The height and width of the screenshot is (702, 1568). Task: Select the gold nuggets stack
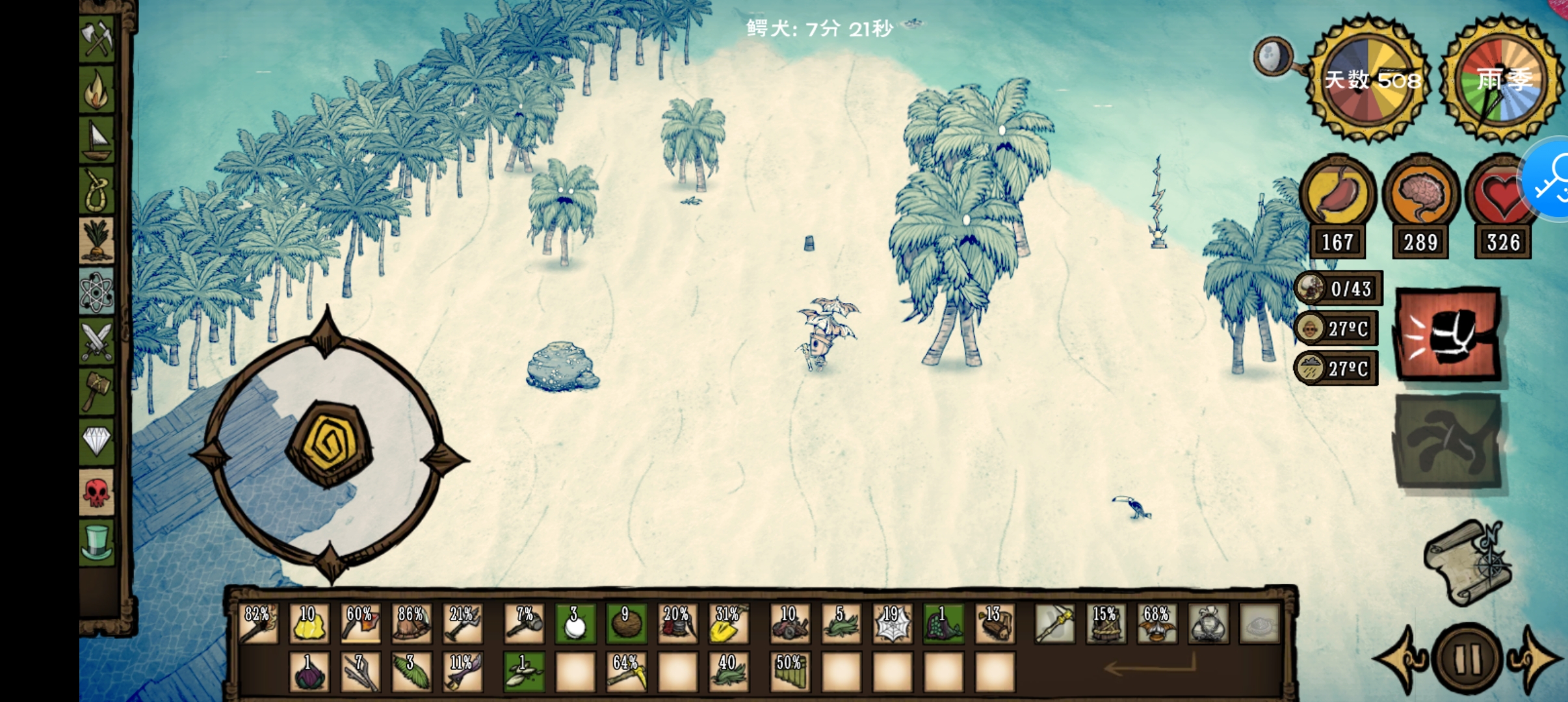(x=309, y=623)
